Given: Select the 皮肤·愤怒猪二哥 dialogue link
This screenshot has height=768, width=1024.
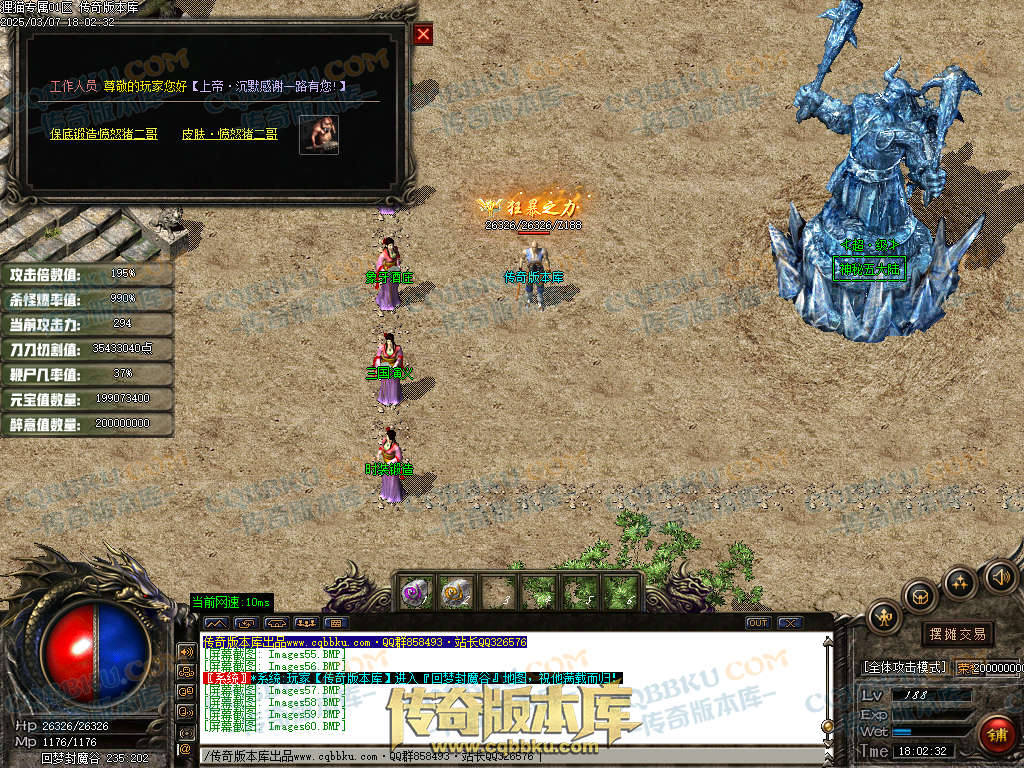Looking at the screenshot, I should pyautogui.click(x=230, y=134).
